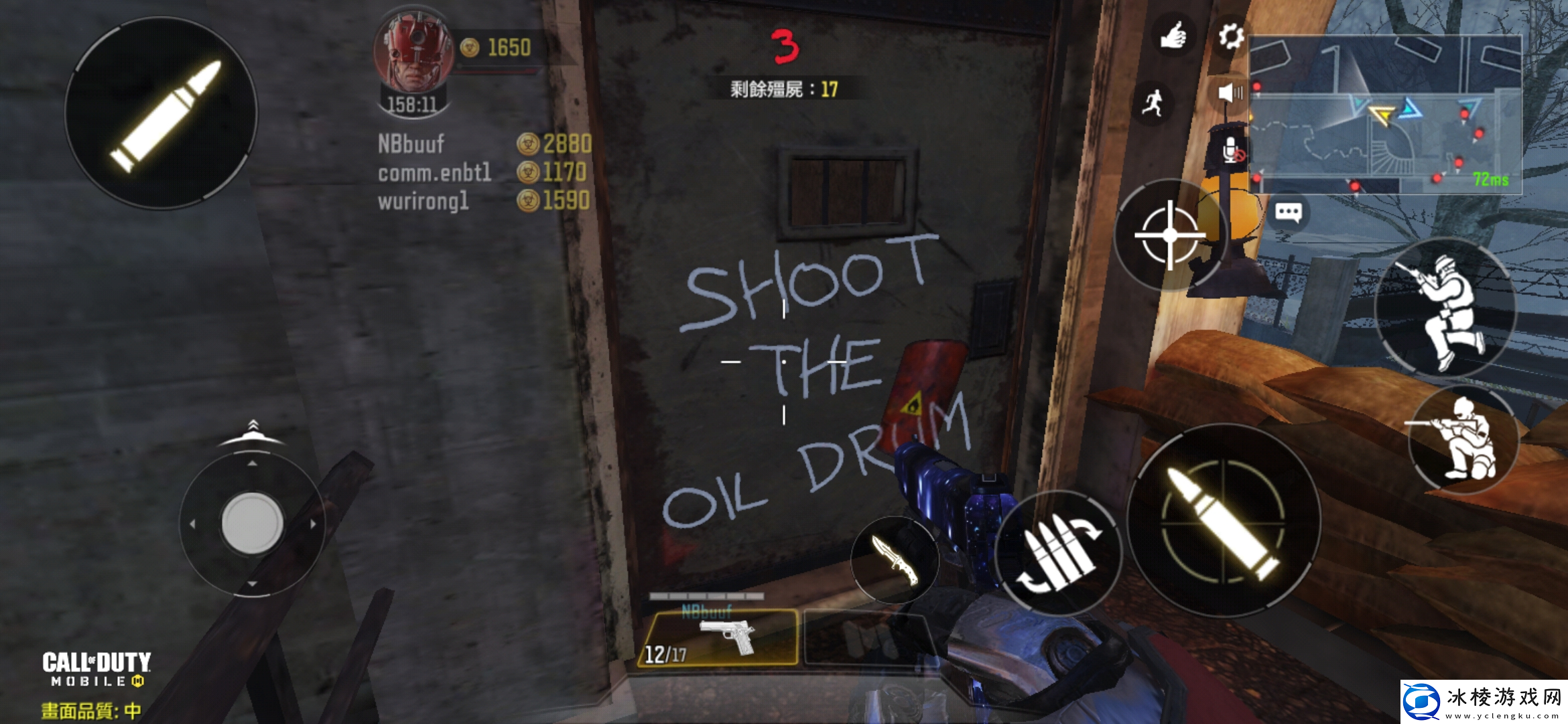Open the settings gear icon
This screenshot has height=724, width=1568.
tap(1230, 36)
